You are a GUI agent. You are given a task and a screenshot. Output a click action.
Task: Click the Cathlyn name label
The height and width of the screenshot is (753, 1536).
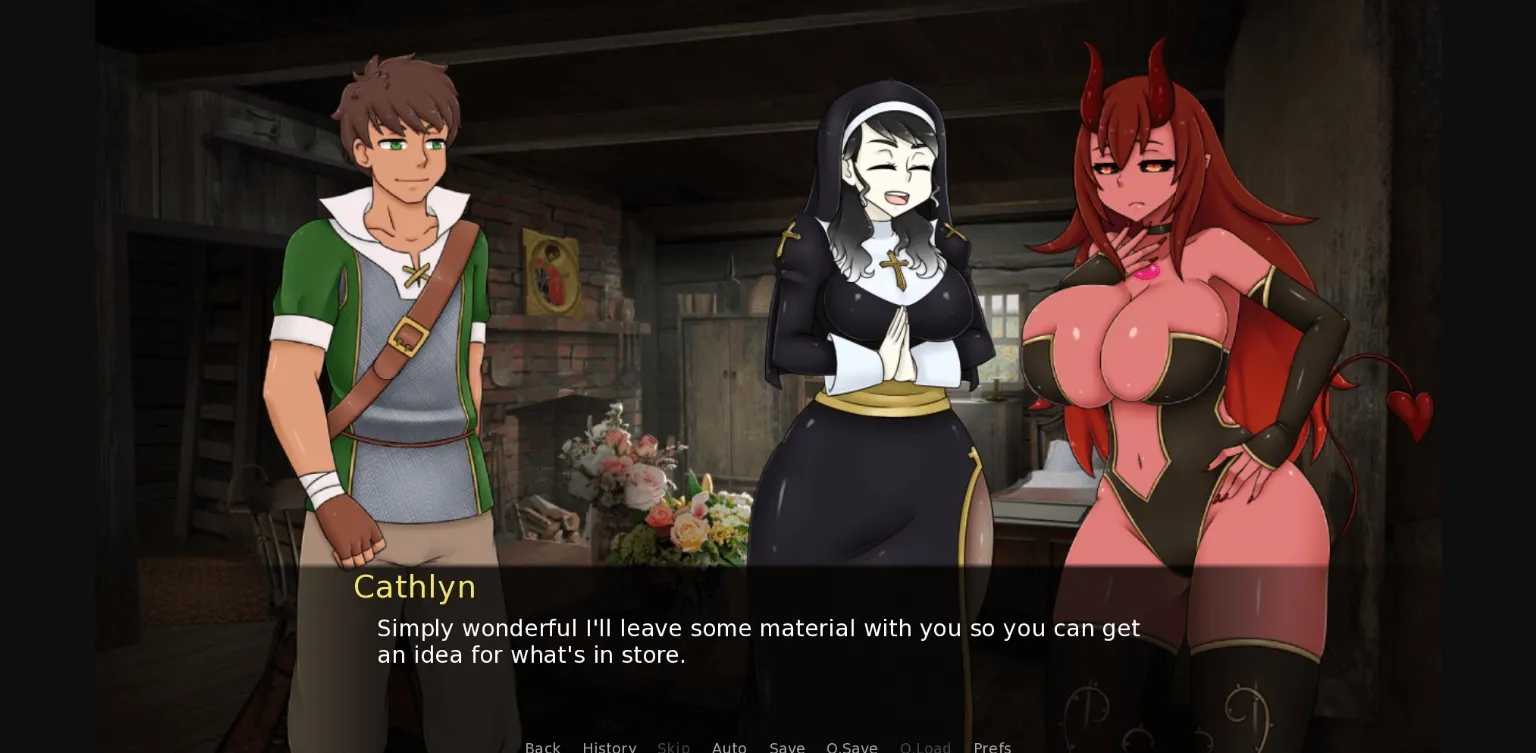click(x=414, y=587)
